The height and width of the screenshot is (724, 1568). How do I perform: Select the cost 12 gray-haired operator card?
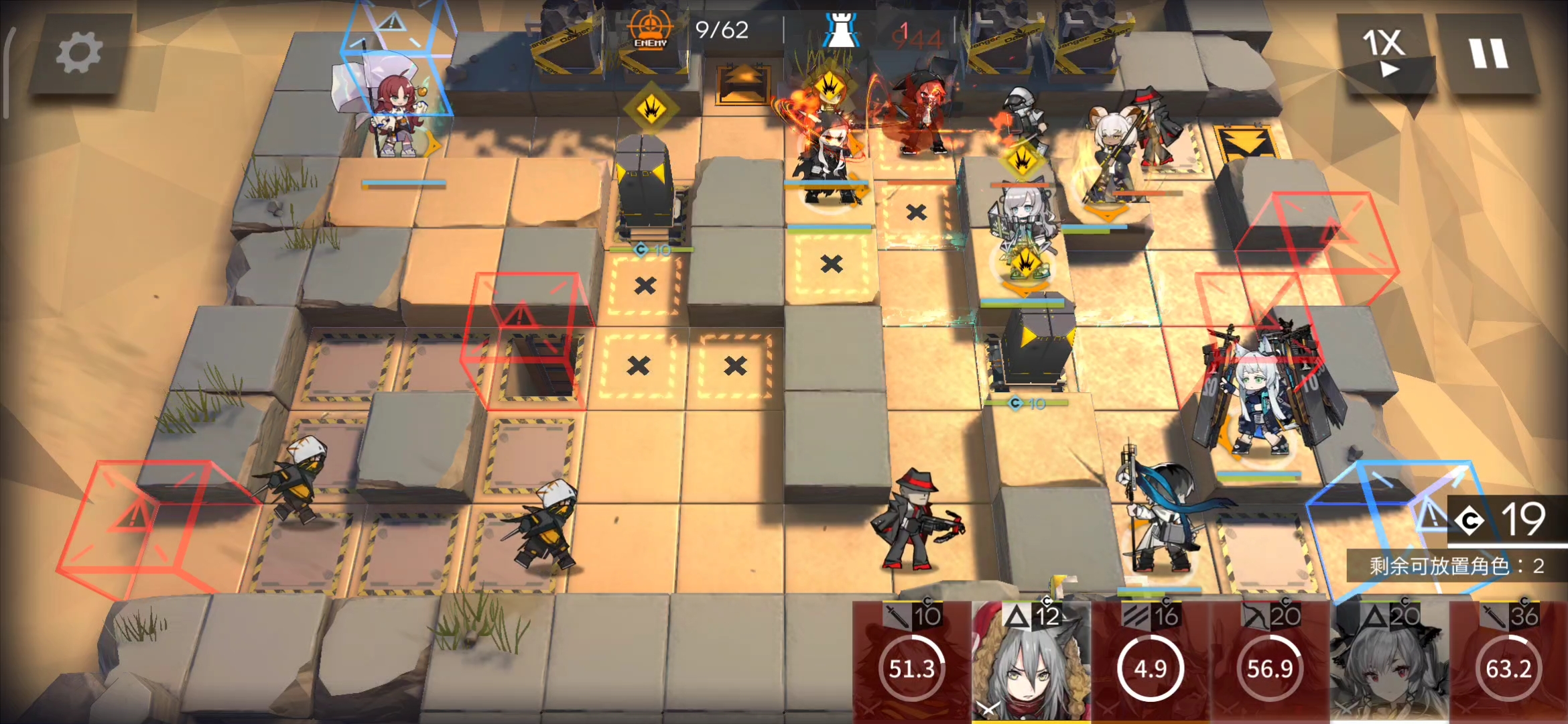pyautogui.click(x=1031, y=662)
